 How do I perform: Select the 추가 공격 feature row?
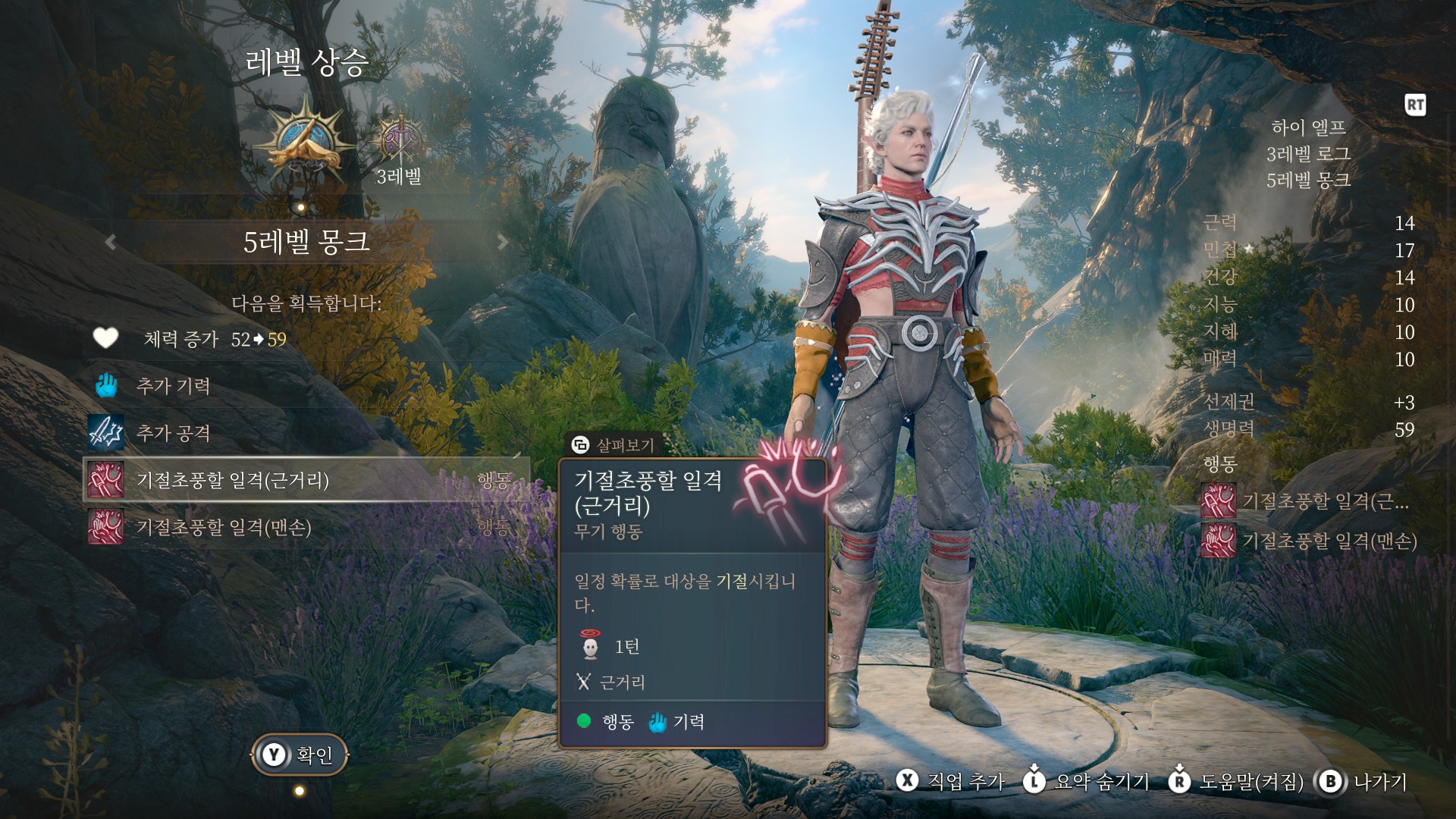click(173, 433)
